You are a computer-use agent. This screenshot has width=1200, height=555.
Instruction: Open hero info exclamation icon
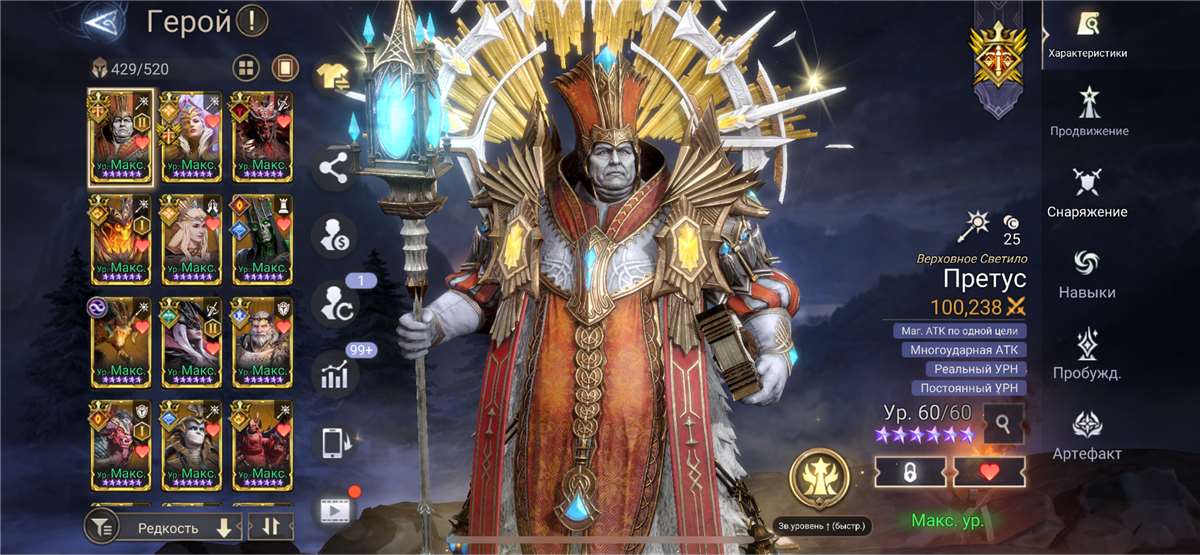click(252, 20)
